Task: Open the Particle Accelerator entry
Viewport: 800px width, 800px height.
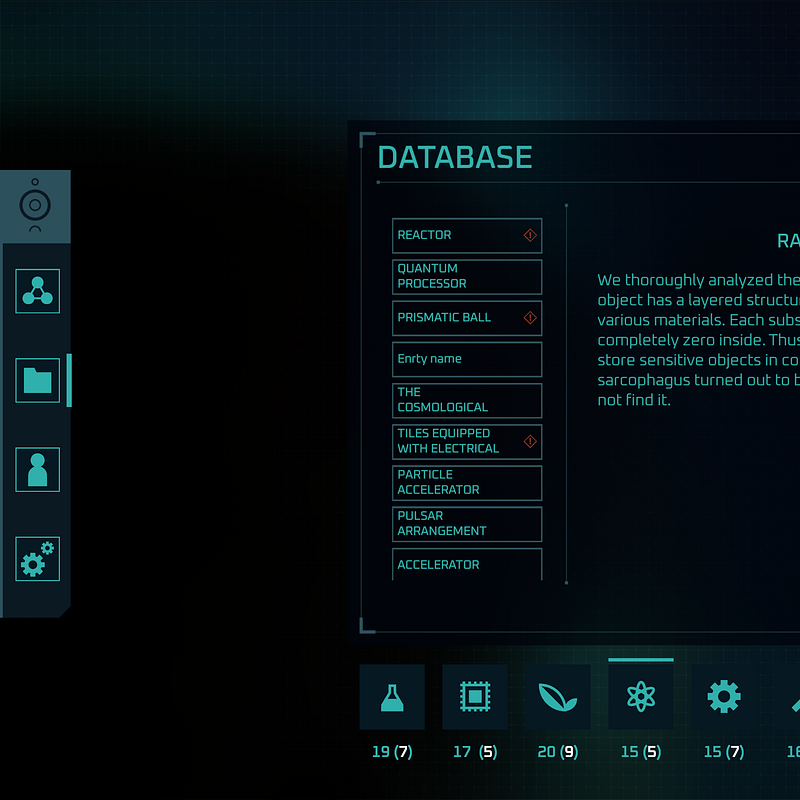Action: point(466,482)
